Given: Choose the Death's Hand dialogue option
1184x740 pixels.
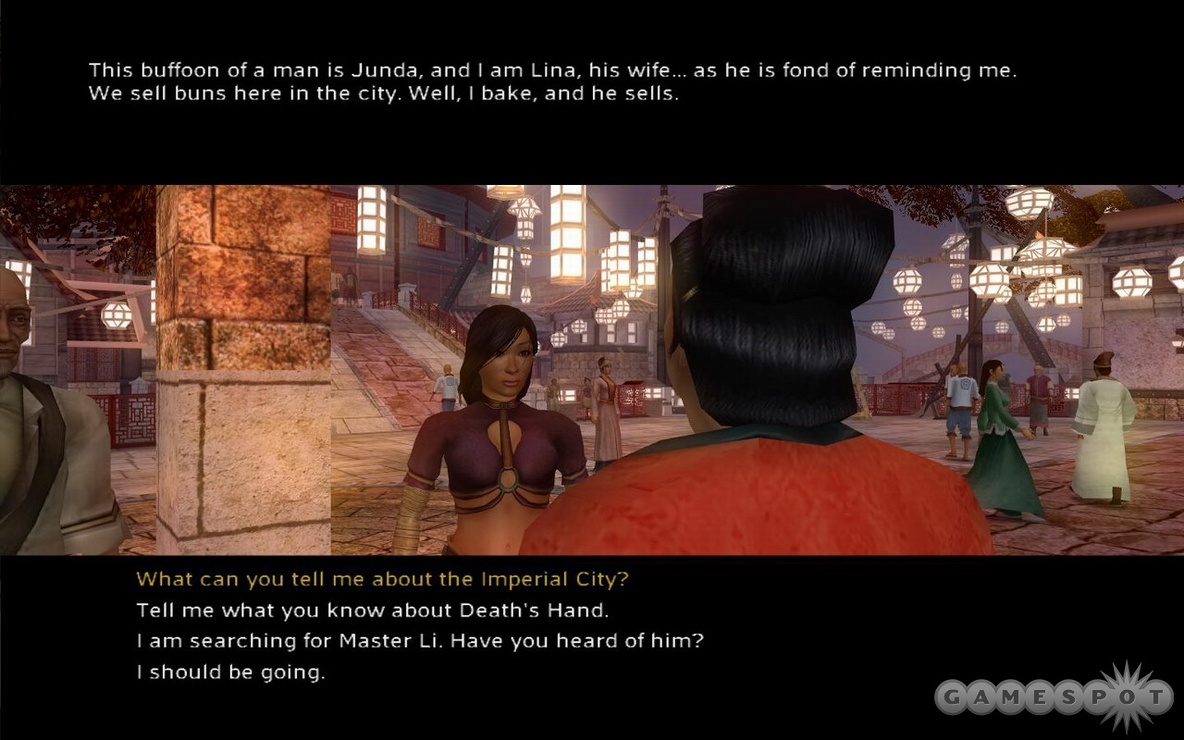Looking at the screenshot, I should click(x=372, y=610).
